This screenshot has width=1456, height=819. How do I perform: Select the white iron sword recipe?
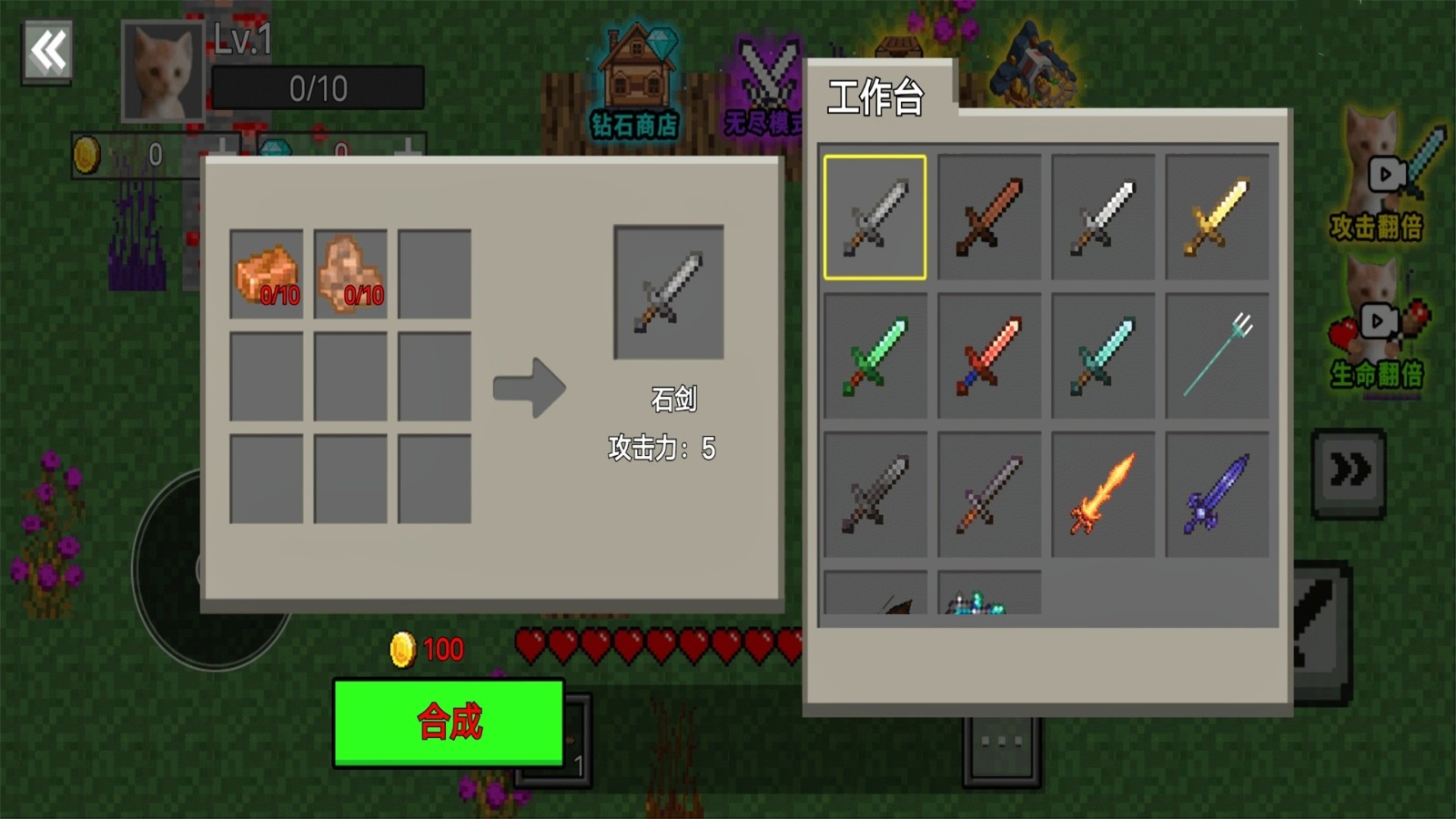pyautogui.click(x=1103, y=217)
